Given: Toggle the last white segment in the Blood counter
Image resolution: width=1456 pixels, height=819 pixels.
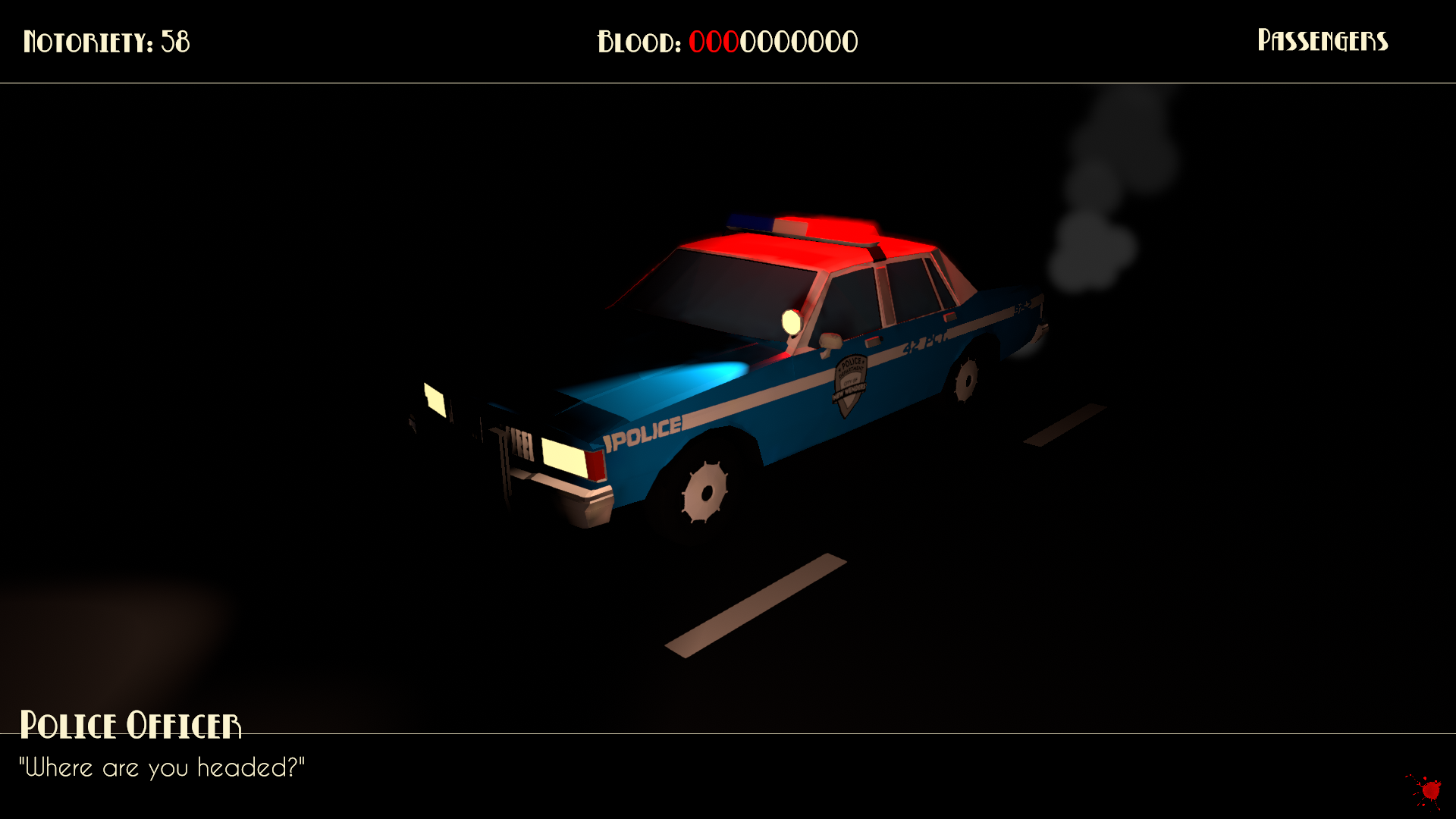Looking at the screenshot, I should pyautogui.click(x=849, y=42).
